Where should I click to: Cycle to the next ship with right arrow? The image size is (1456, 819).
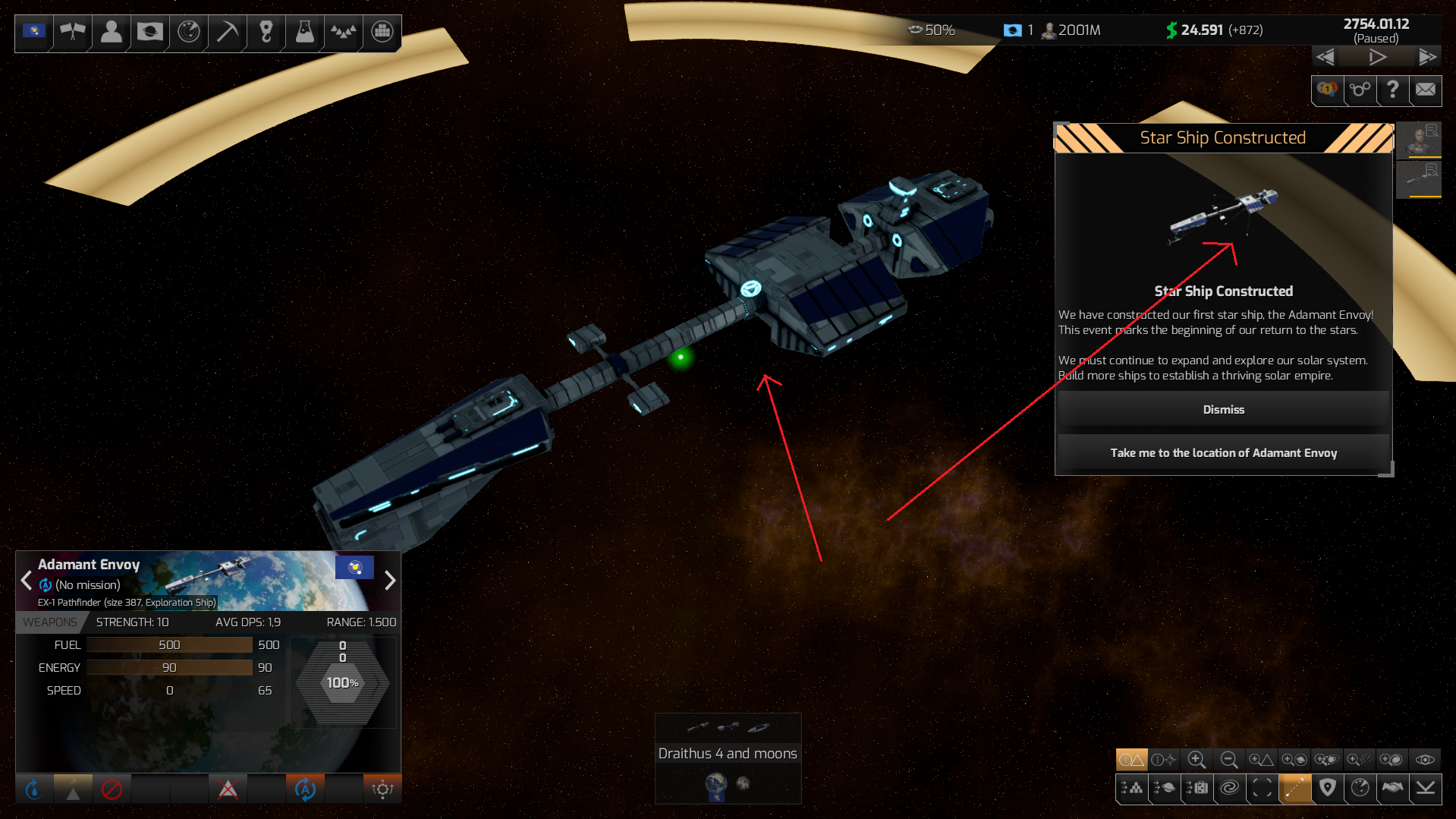click(x=390, y=581)
